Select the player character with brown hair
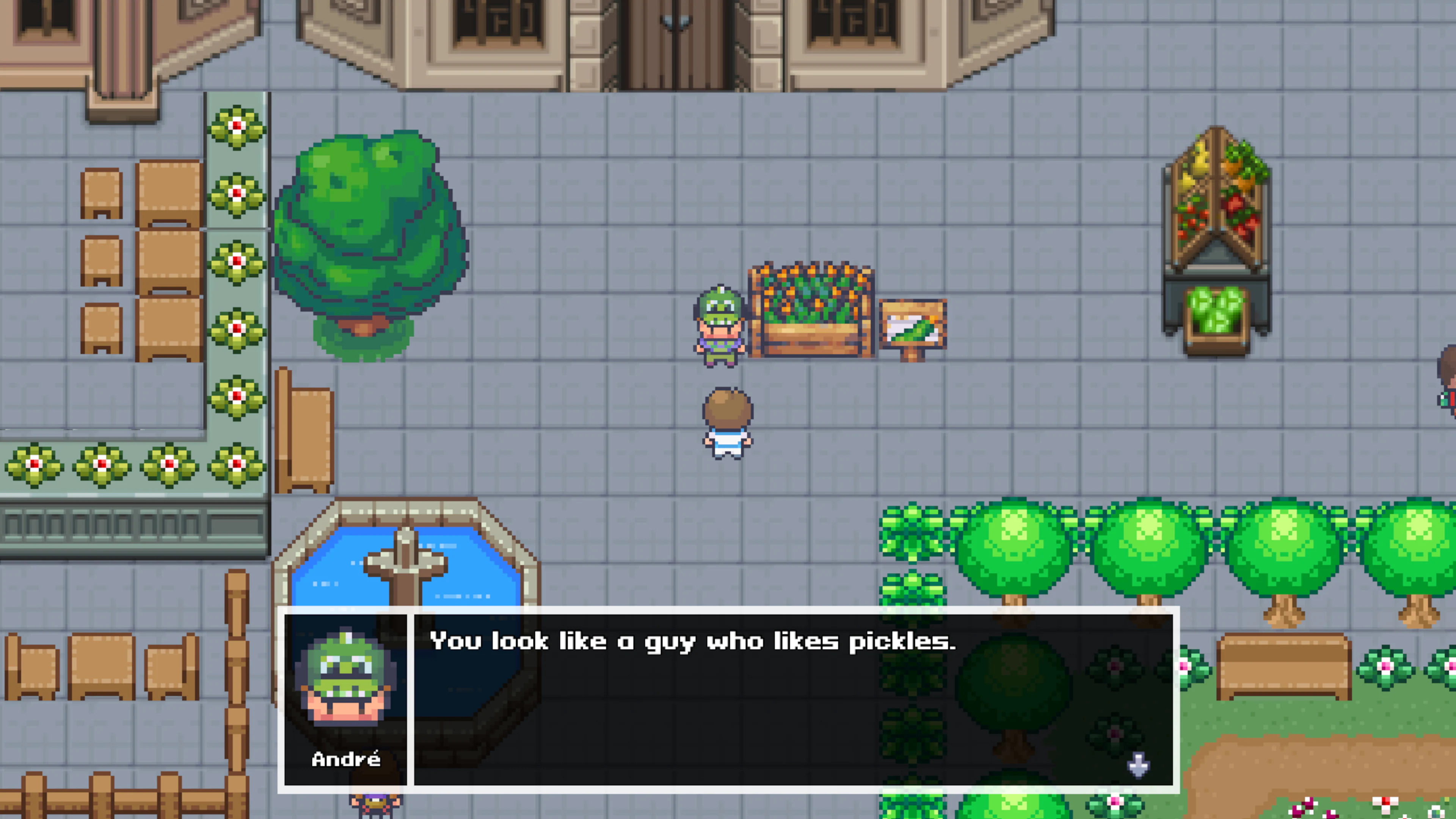This screenshot has height=819, width=1456. (726, 424)
